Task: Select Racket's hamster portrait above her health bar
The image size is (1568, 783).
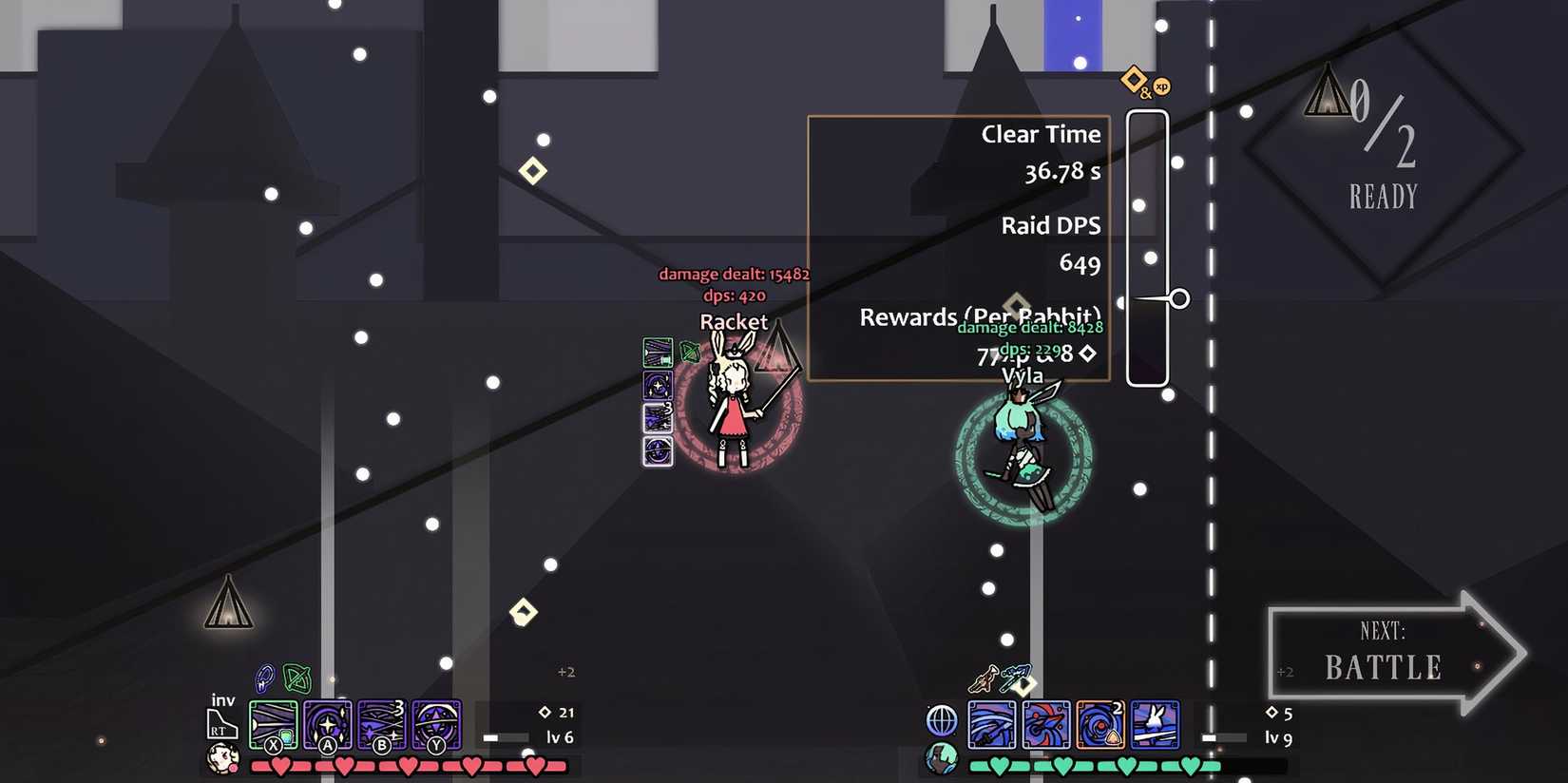Action: pyautogui.click(x=222, y=760)
